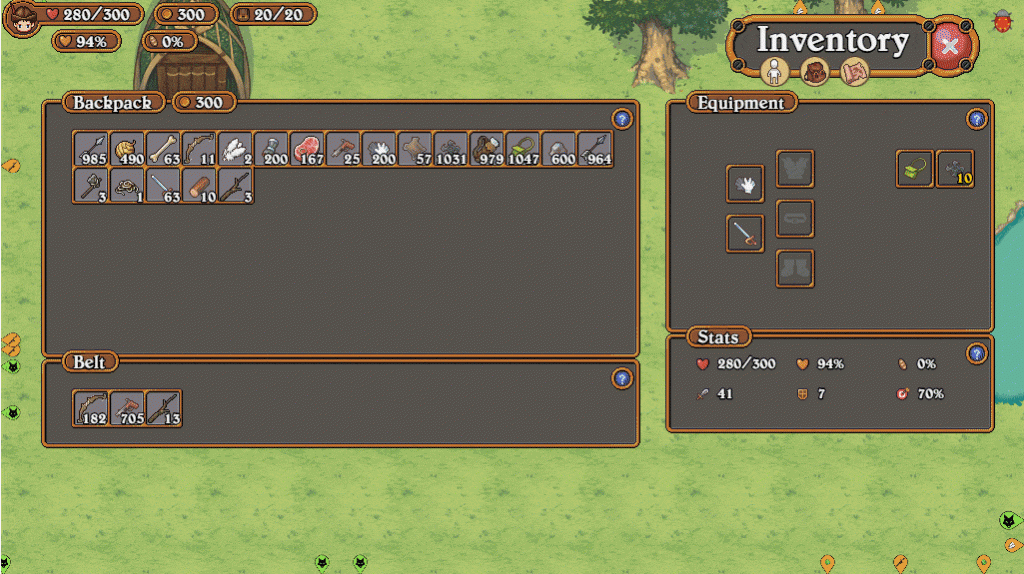Viewport: 1024px width, 574px height.
Task: Pick the white feathers in the backpack
Action: [x=235, y=149]
